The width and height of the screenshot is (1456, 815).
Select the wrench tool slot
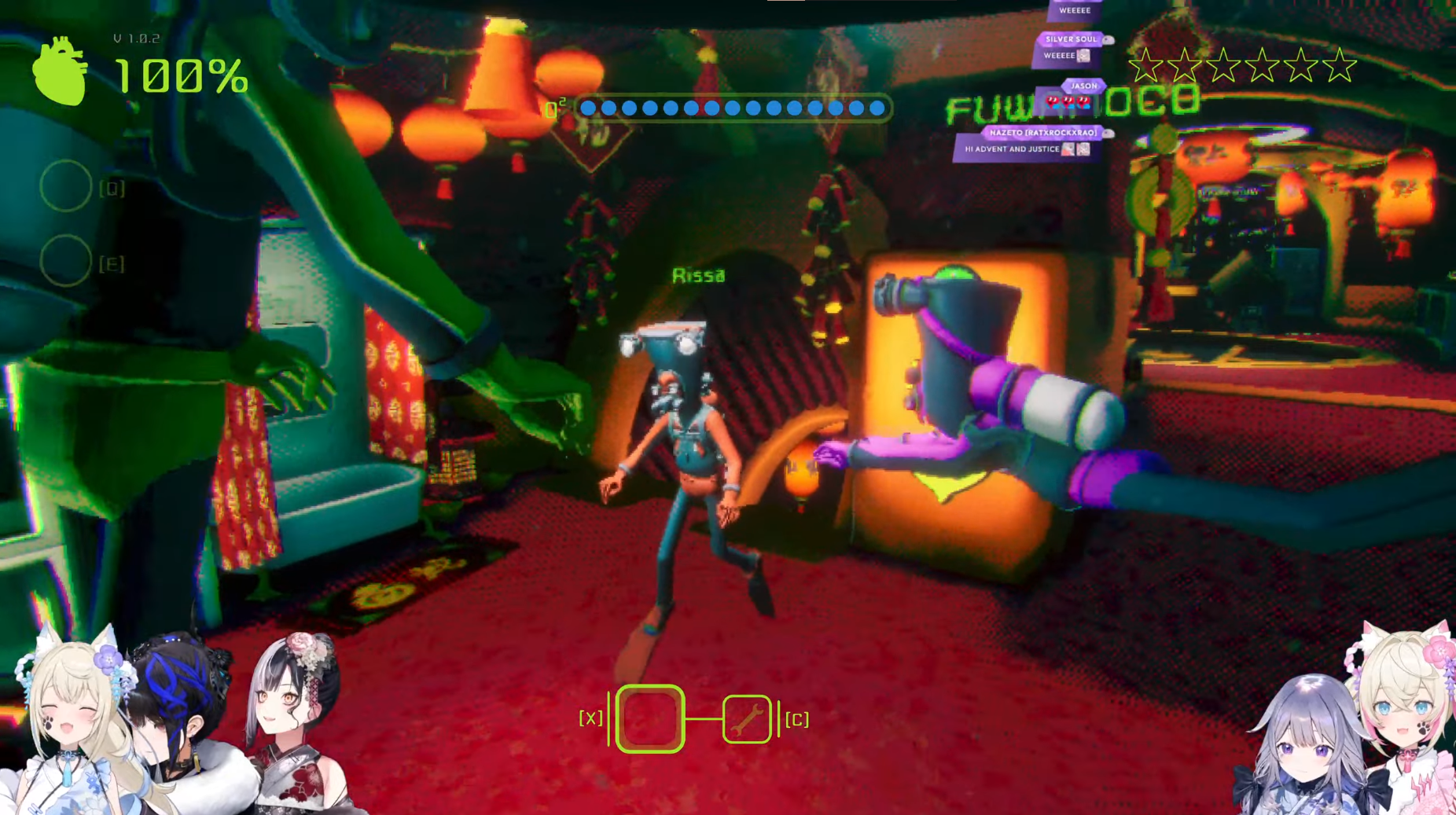pyautogui.click(x=747, y=719)
